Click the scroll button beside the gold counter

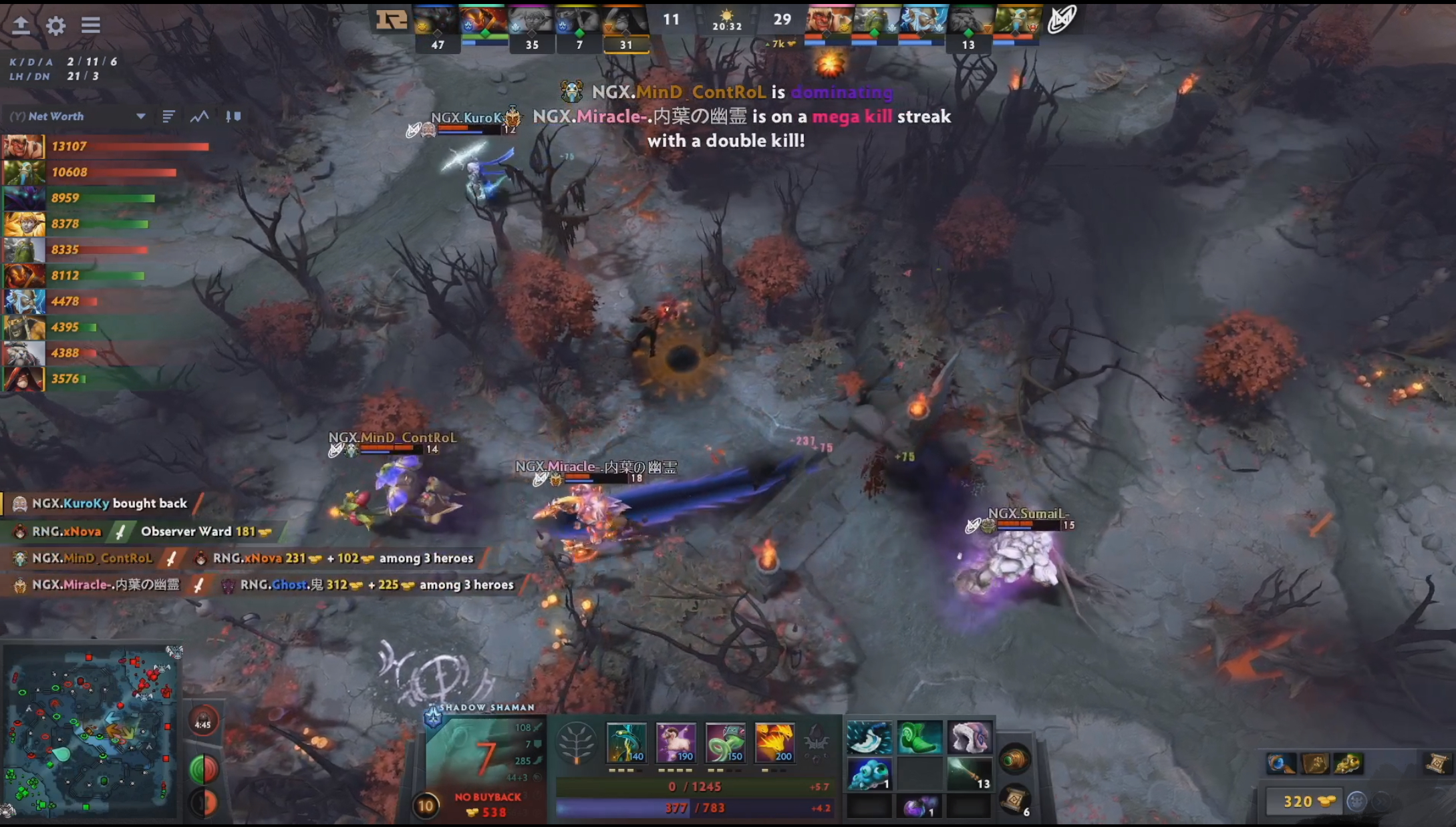click(1439, 765)
